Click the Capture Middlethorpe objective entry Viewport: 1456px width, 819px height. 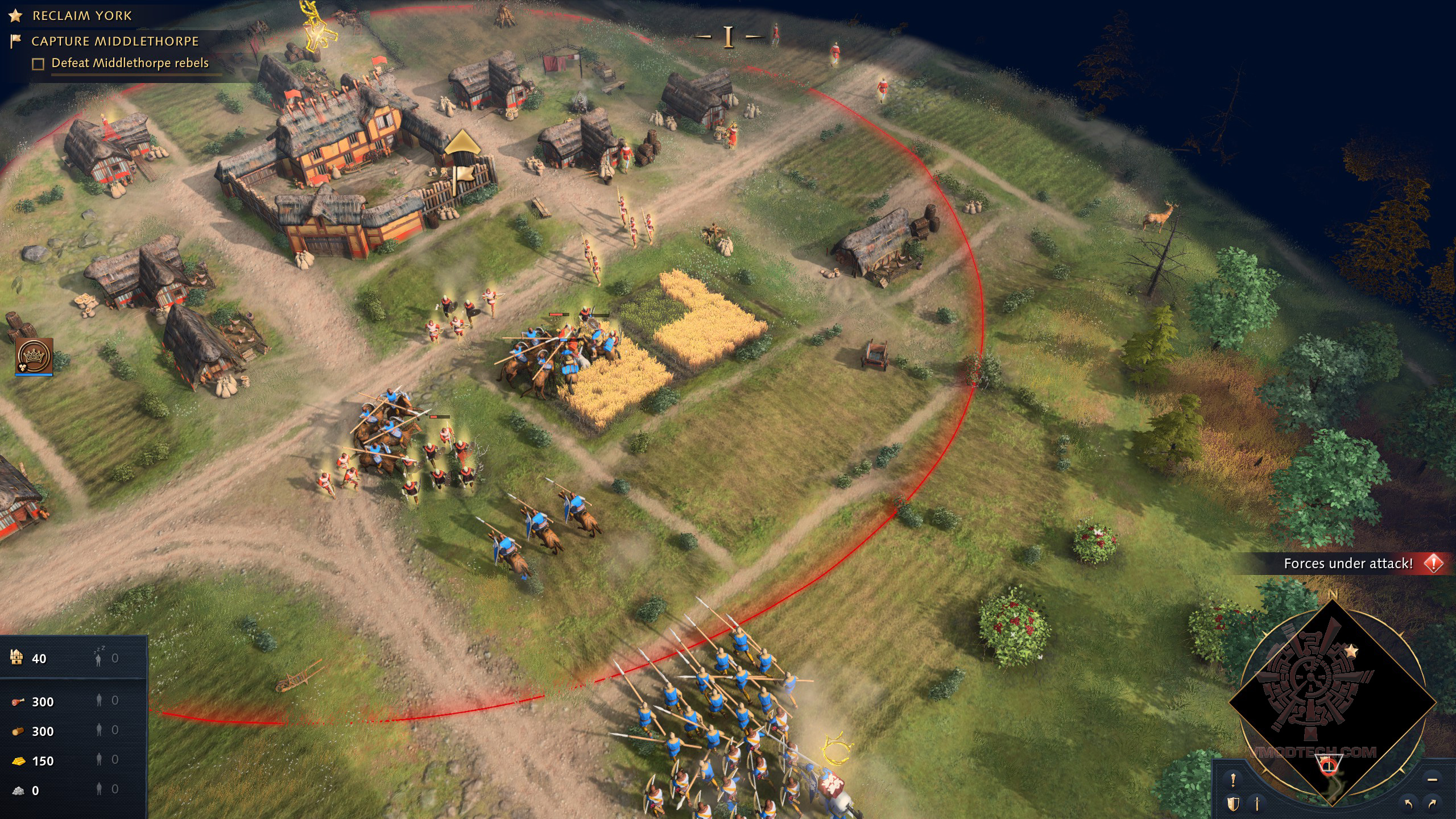[x=114, y=42]
